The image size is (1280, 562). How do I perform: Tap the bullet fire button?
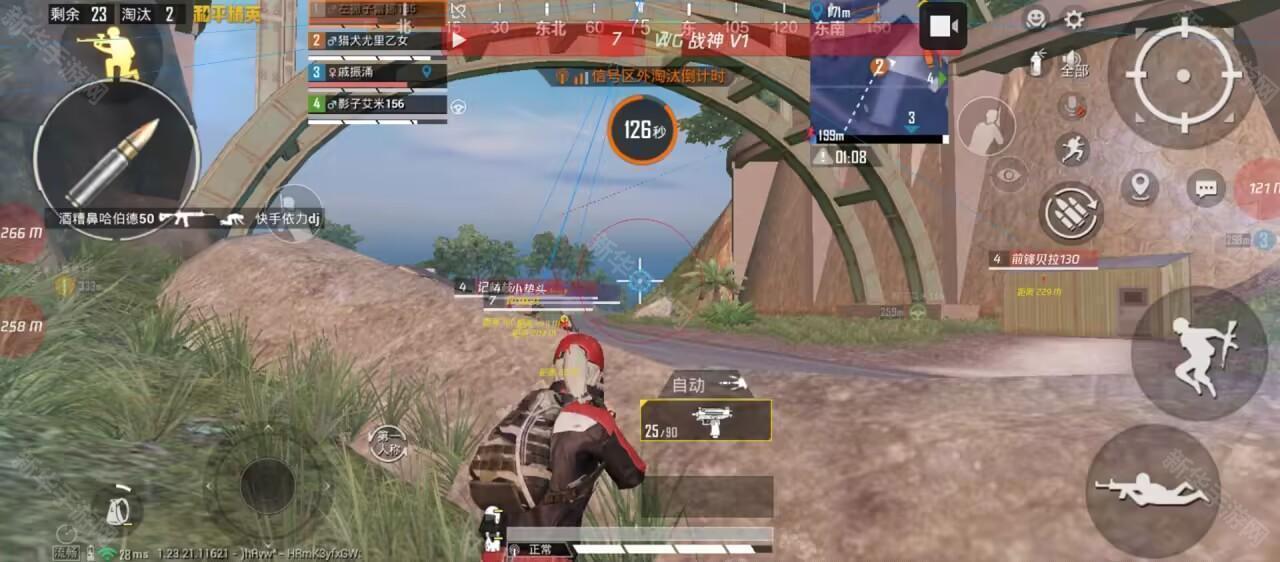point(115,160)
